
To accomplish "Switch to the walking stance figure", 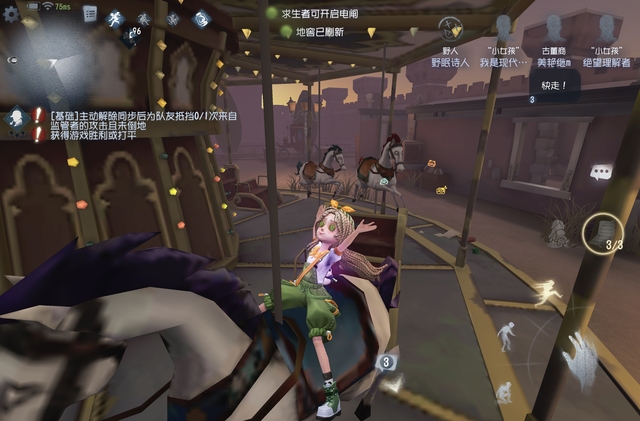I will point(508,336).
